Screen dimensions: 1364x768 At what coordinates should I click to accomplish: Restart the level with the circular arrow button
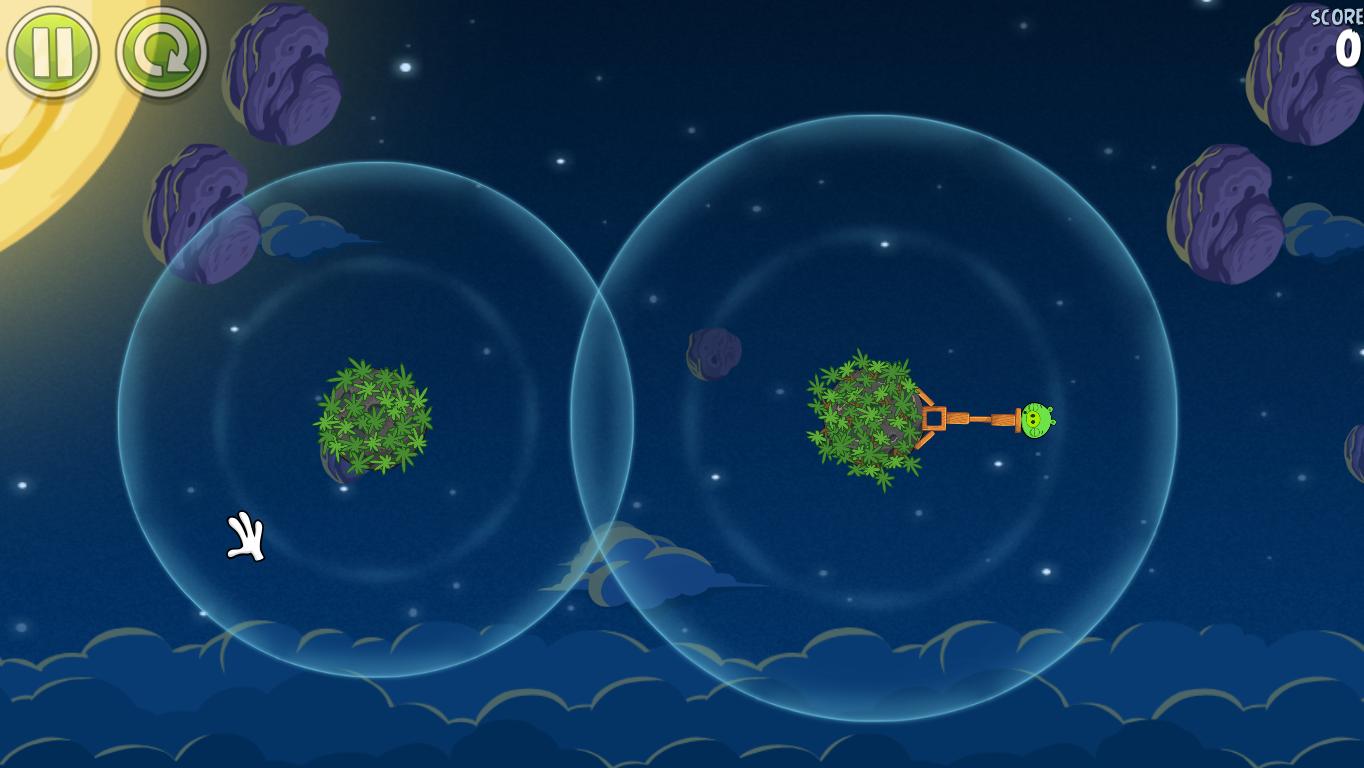pyautogui.click(x=161, y=52)
